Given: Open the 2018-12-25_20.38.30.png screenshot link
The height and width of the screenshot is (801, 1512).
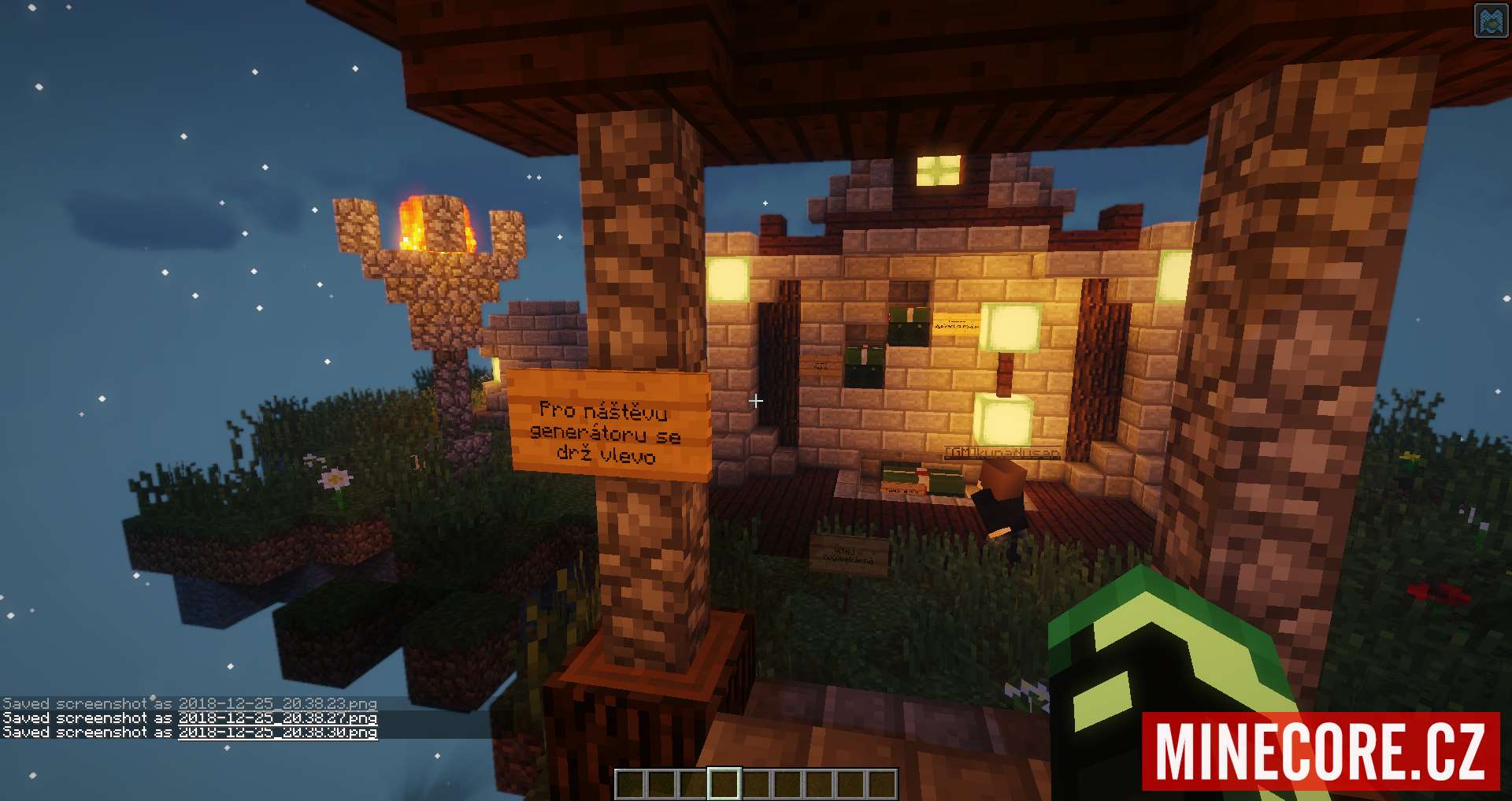Looking at the screenshot, I should click(x=277, y=732).
